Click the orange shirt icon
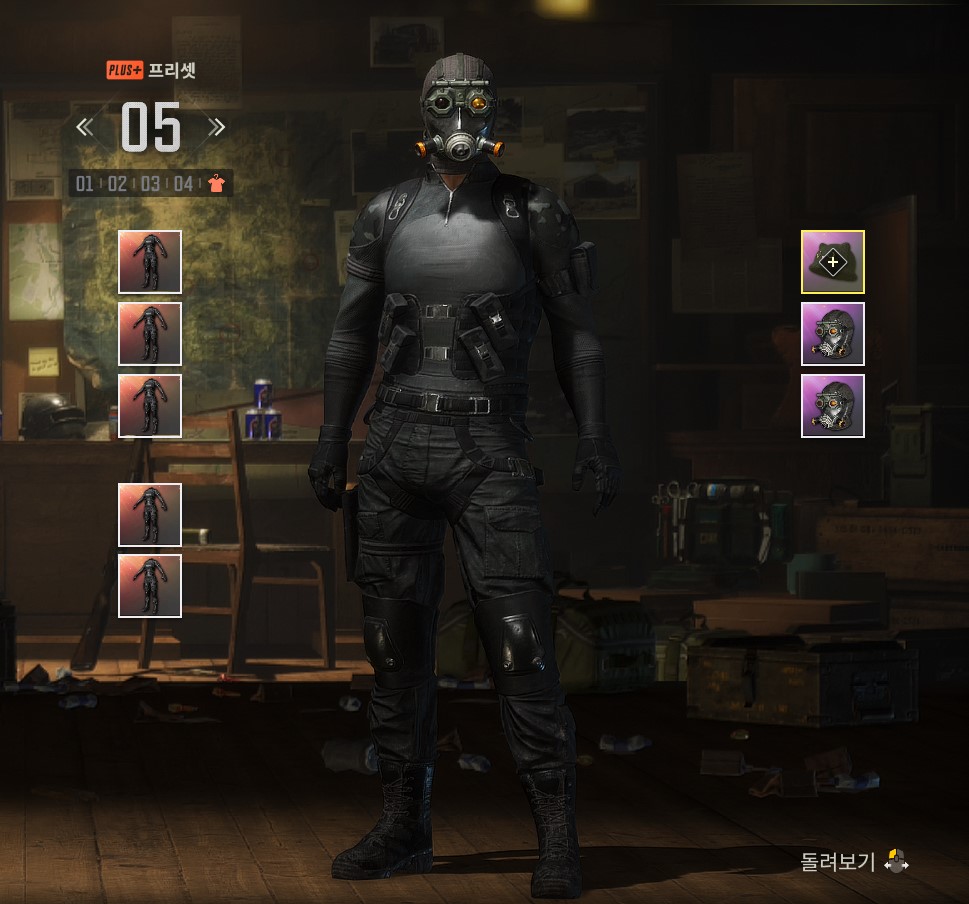 216,183
